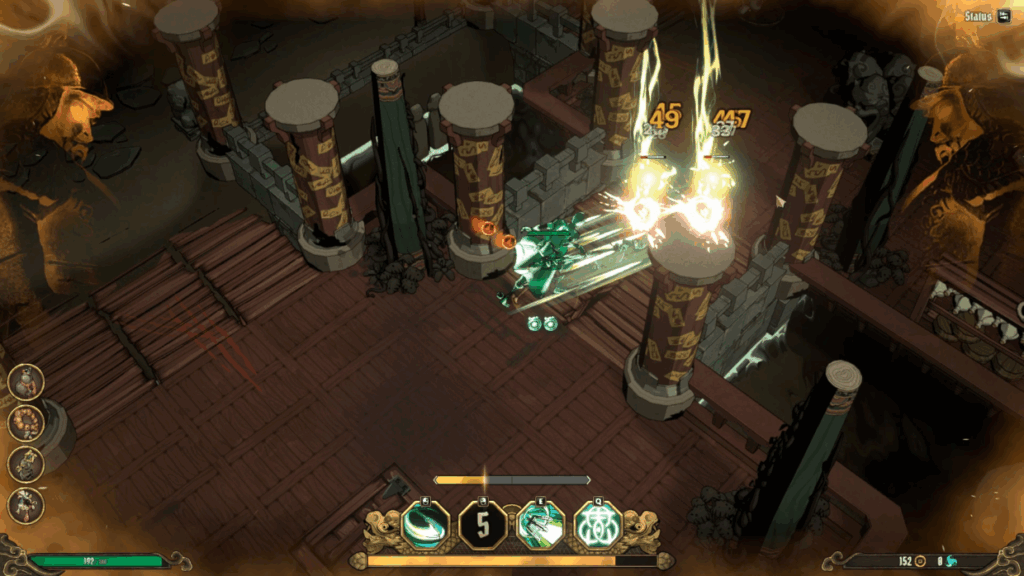Image resolution: width=1024 pixels, height=576 pixels.
Task: Trigger the glowing green rune ultimate
Action: 598,524
